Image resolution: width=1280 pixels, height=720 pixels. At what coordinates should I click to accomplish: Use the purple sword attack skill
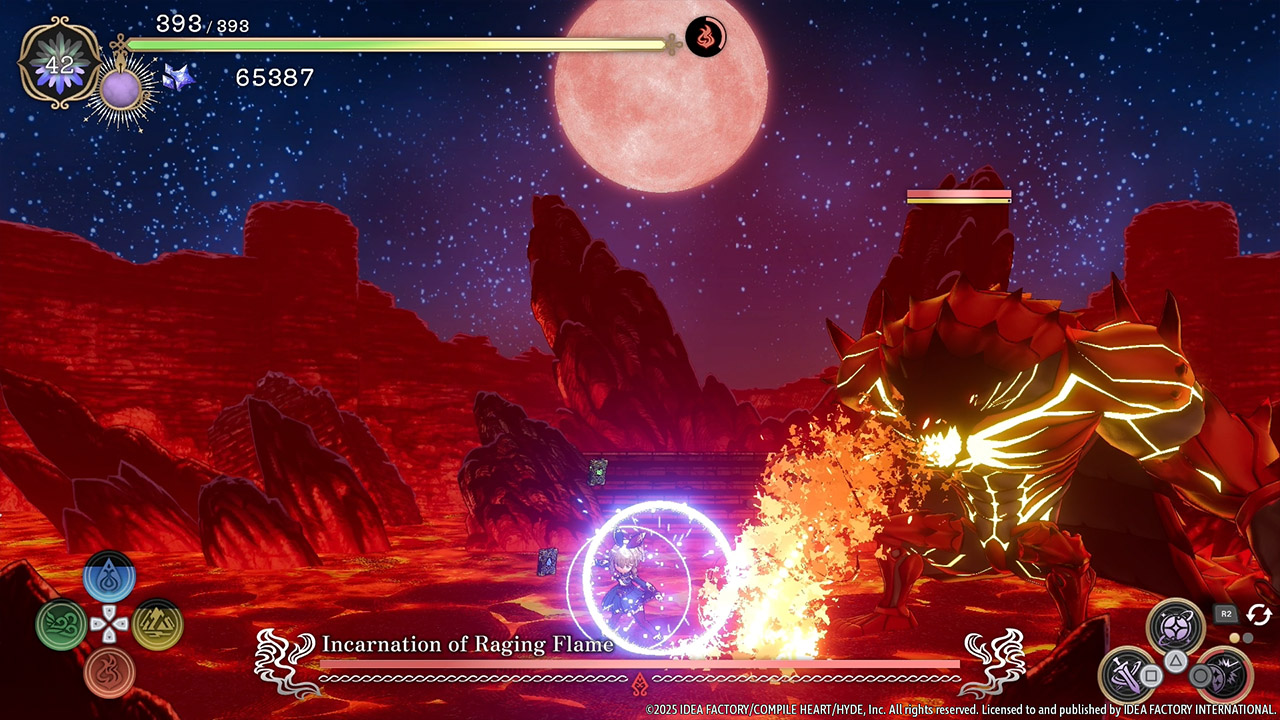tap(1128, 676)
